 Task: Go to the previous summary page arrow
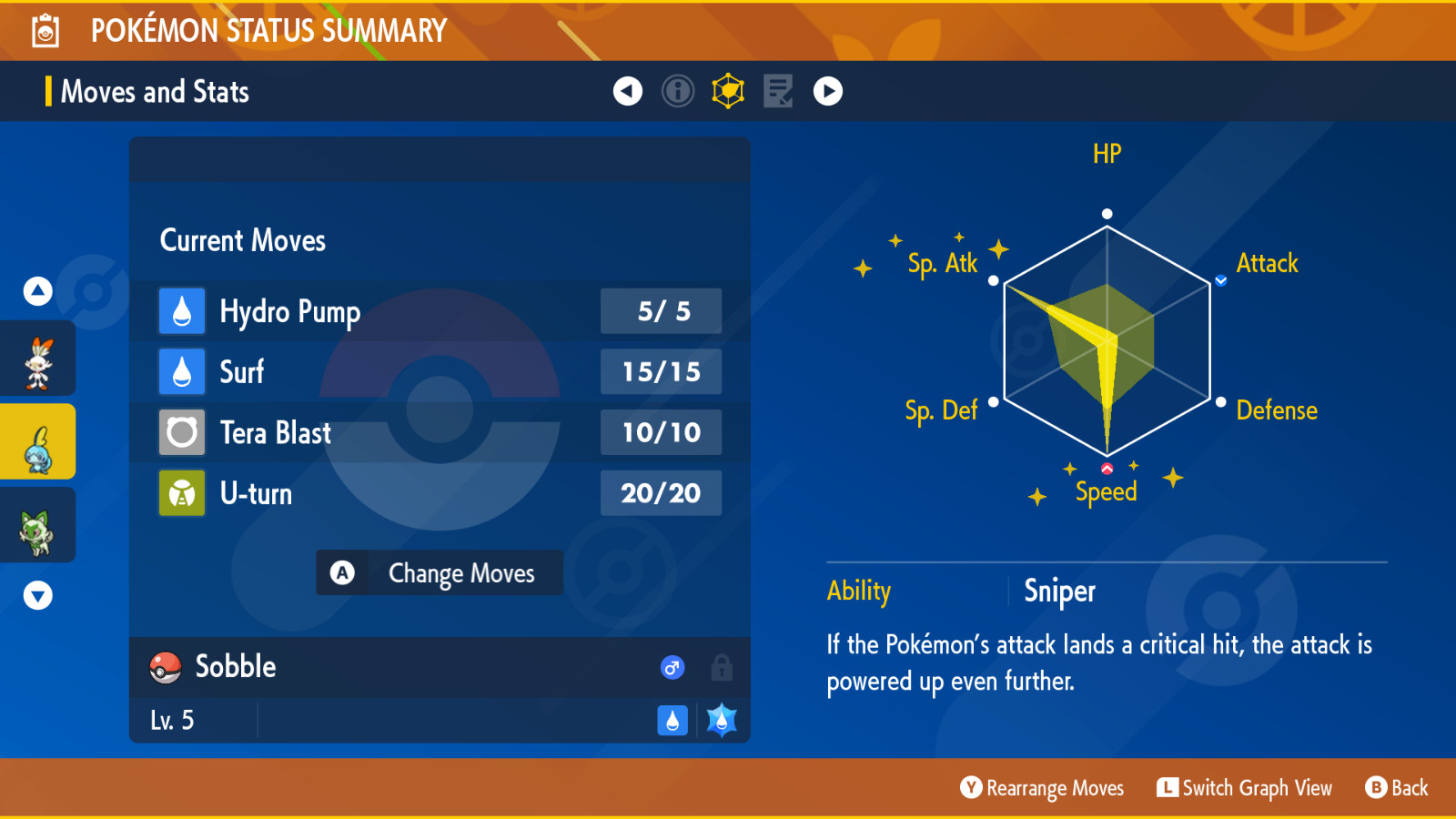pyautogui.click(x=628, y=91)
